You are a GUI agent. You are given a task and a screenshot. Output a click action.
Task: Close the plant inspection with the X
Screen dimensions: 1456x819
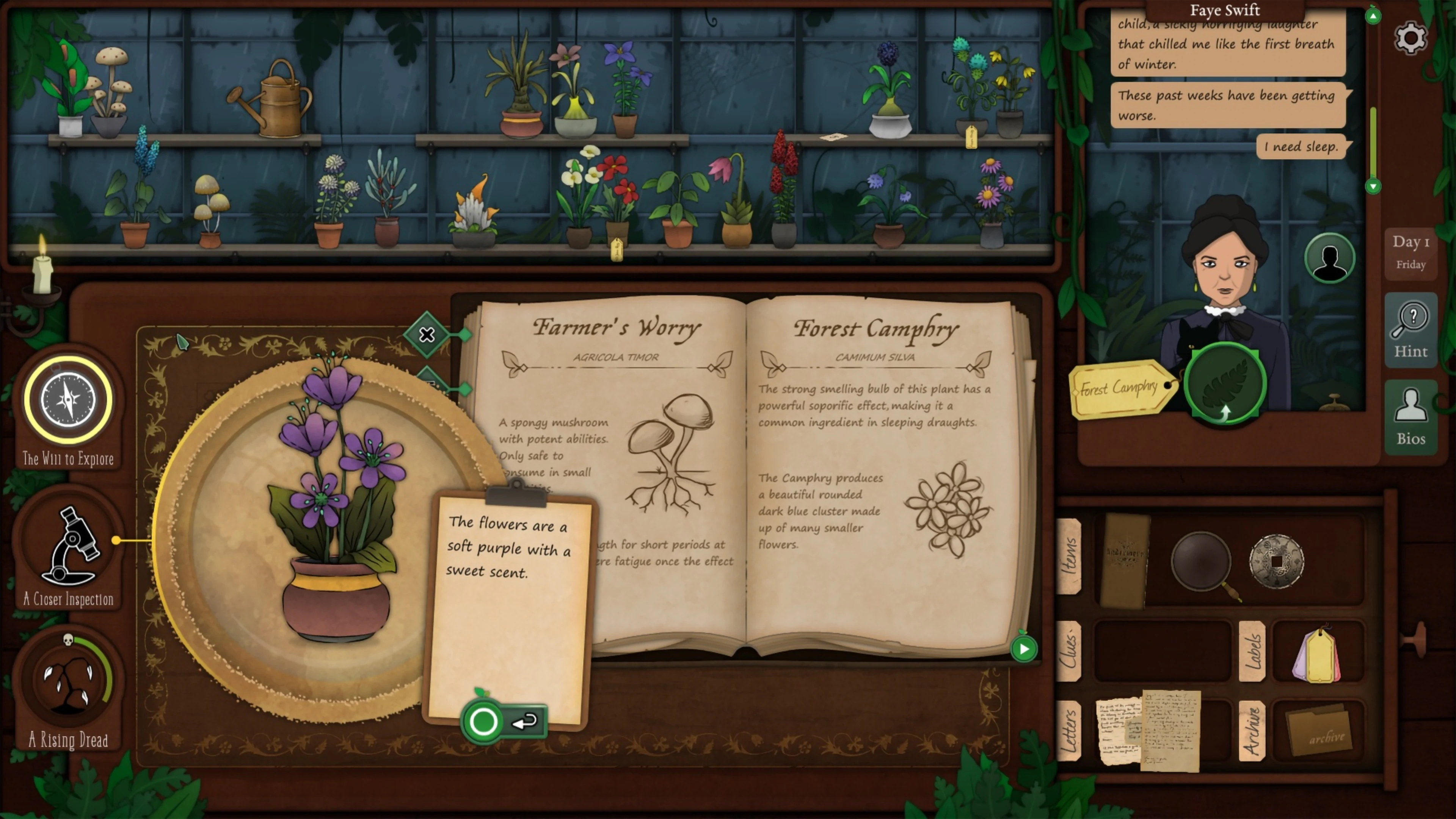coord(427,335)
